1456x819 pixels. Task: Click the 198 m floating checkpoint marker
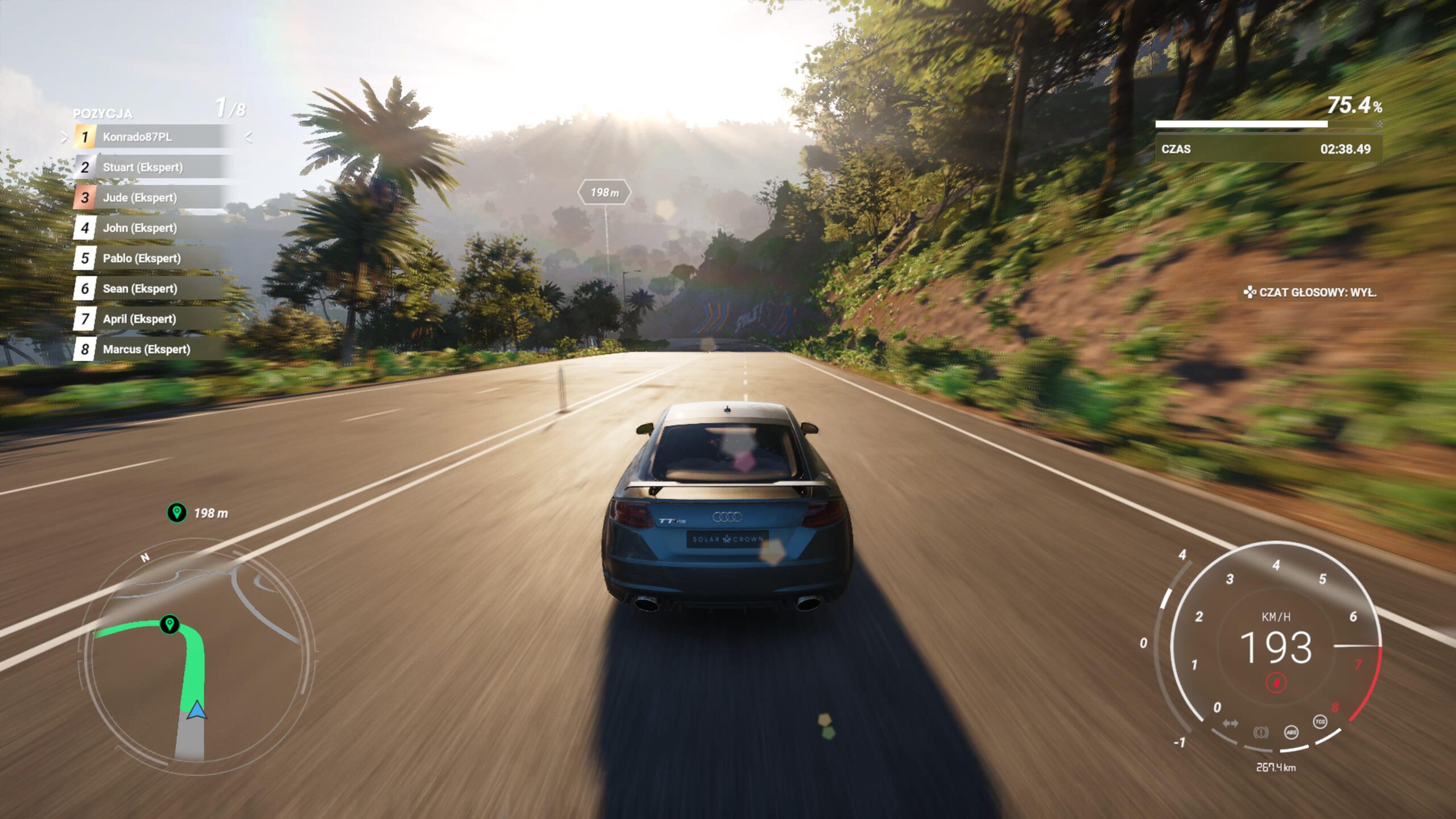604,193
